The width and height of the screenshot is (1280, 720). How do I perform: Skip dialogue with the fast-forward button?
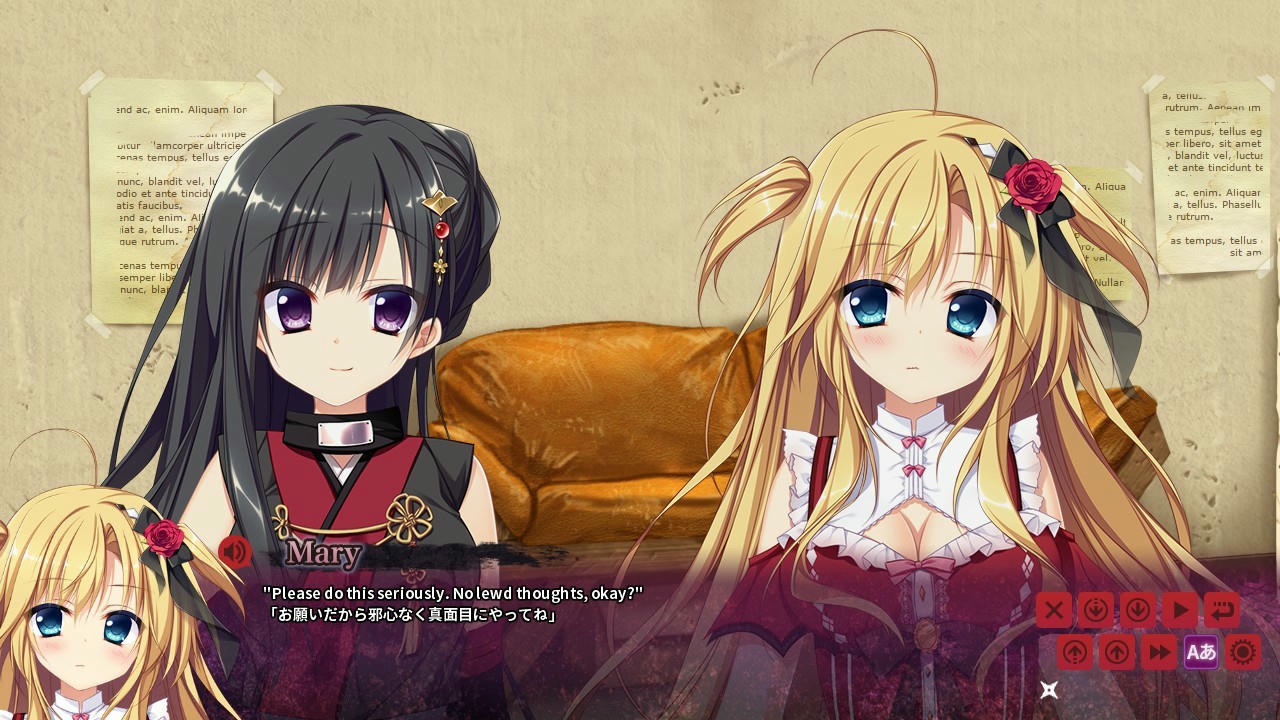(1159, 652)
